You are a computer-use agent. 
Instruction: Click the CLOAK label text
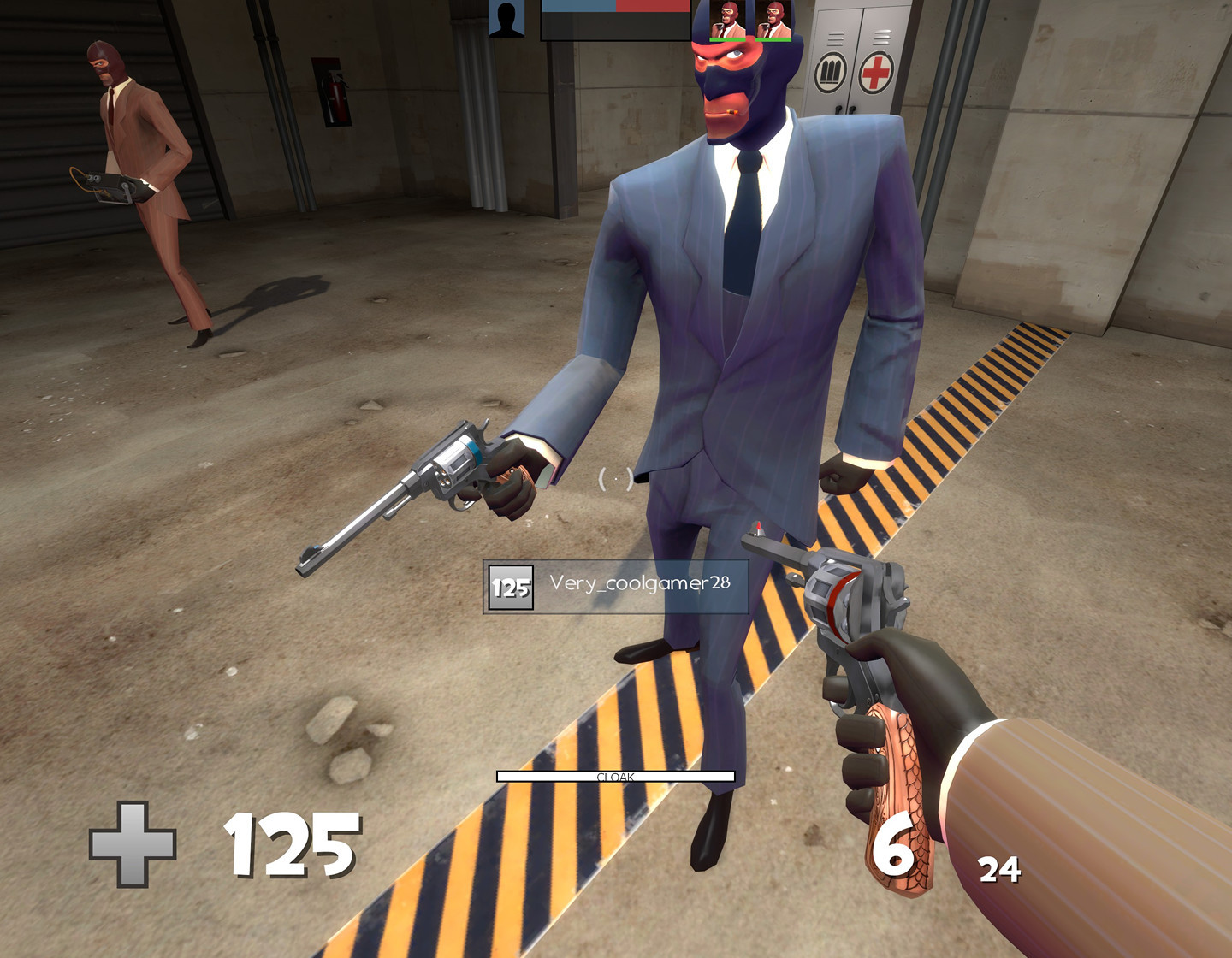pyautogui.click(x=616, y=777)
